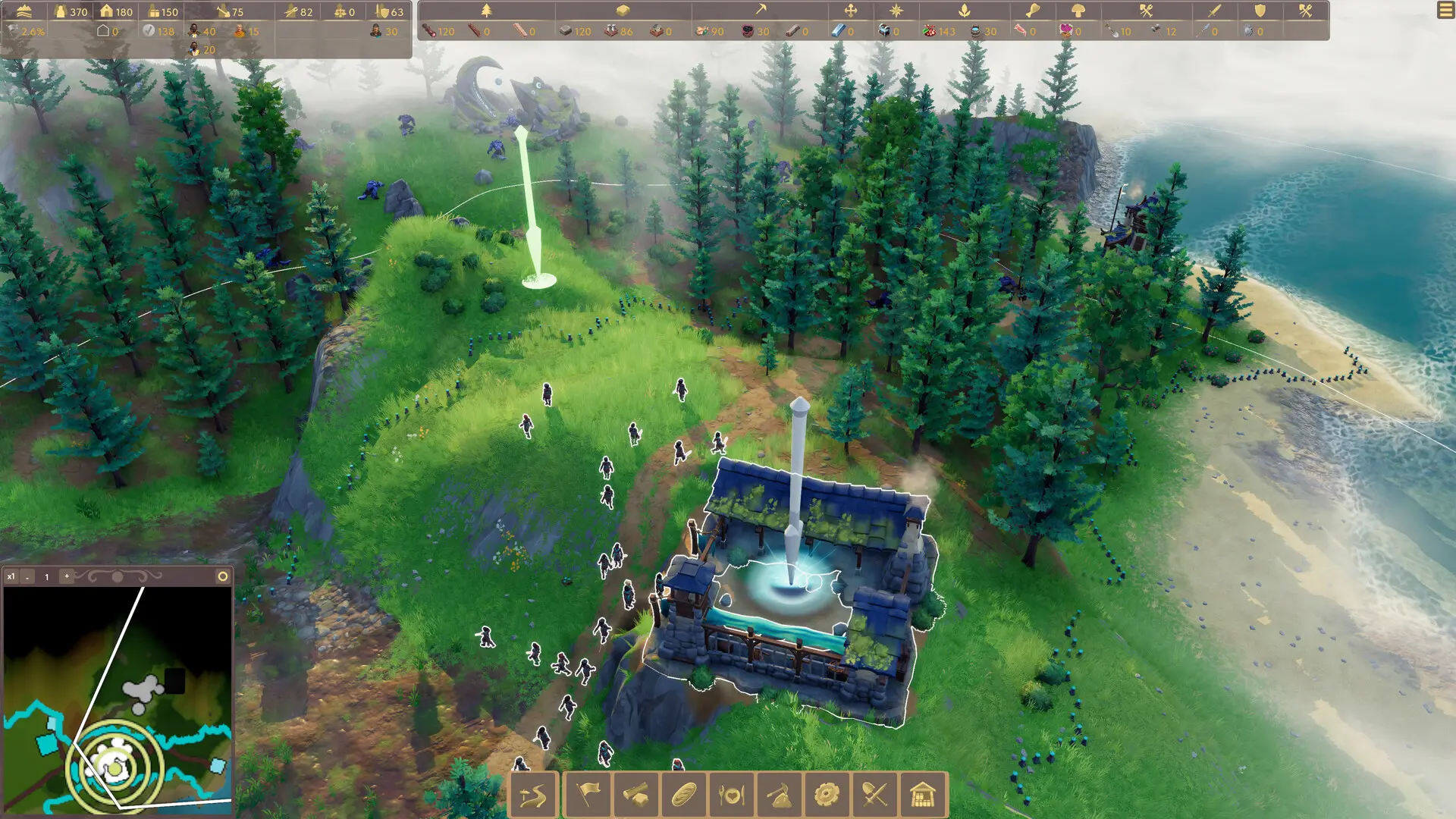1456x819 pixels.
Task: Toggle the yellow circle minimap overlay
Action: [223, 576]
